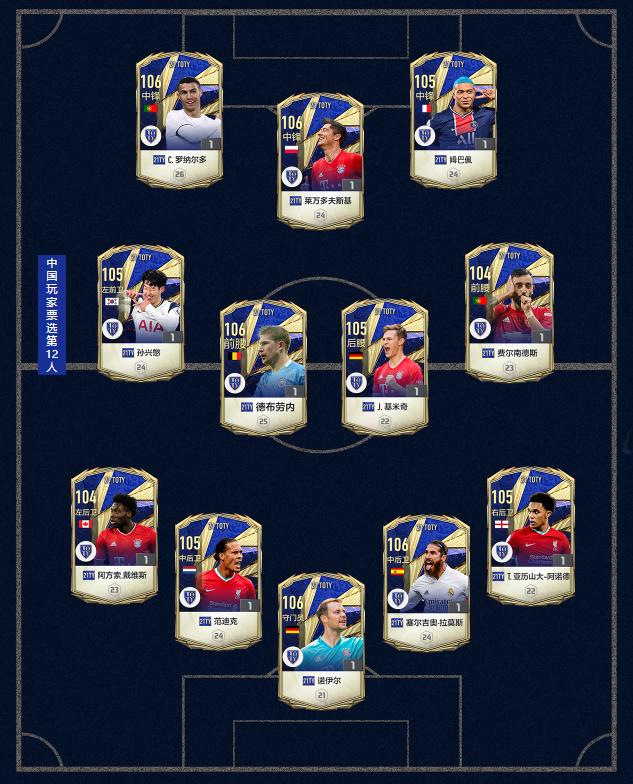Select the 范迪克 center back card

[218, 582]
